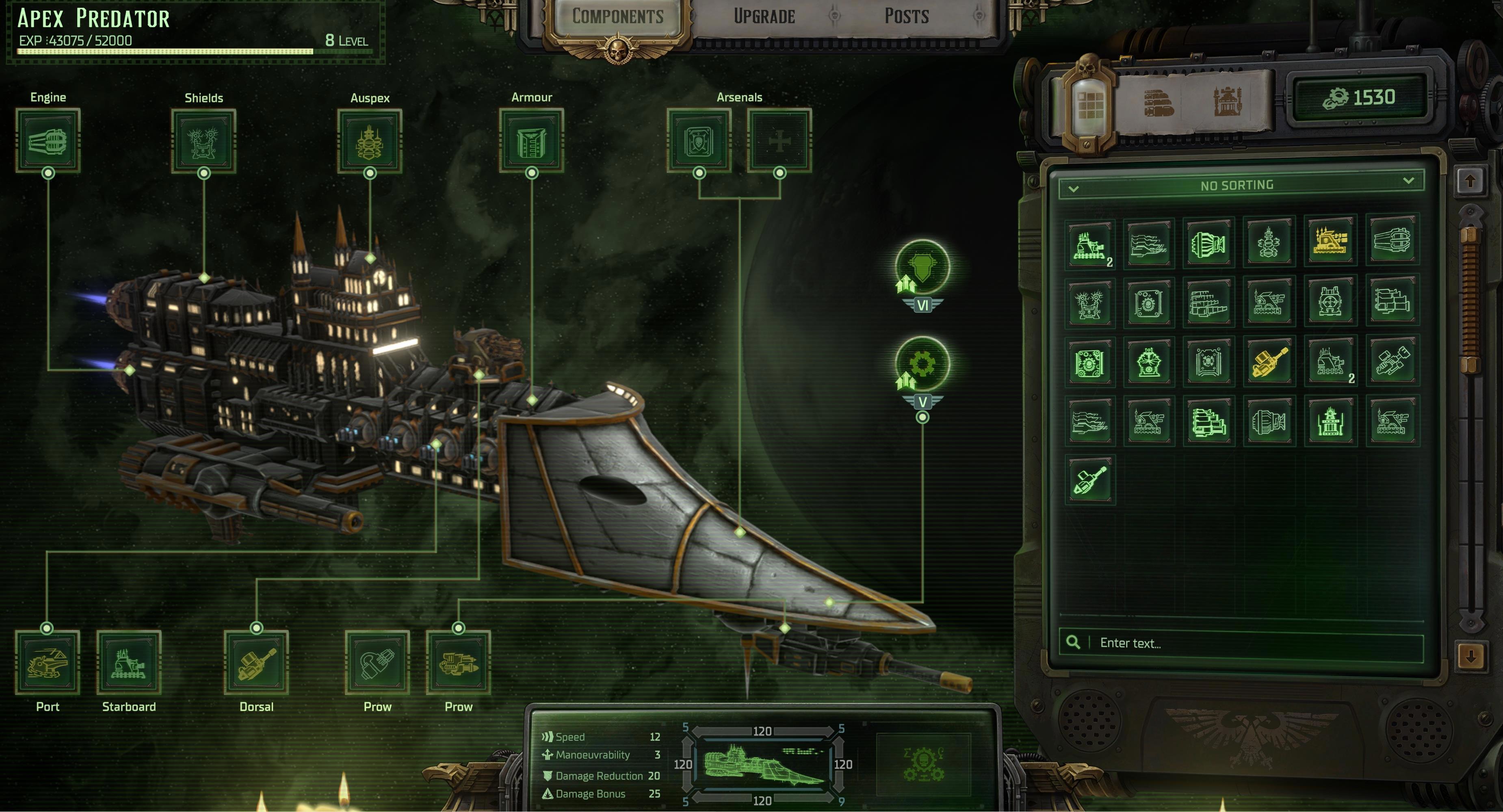Viewport: 1503px width, 812px height.
Task: Open the Posts tab
Action: pyautogui.click(x=906, y=16)
